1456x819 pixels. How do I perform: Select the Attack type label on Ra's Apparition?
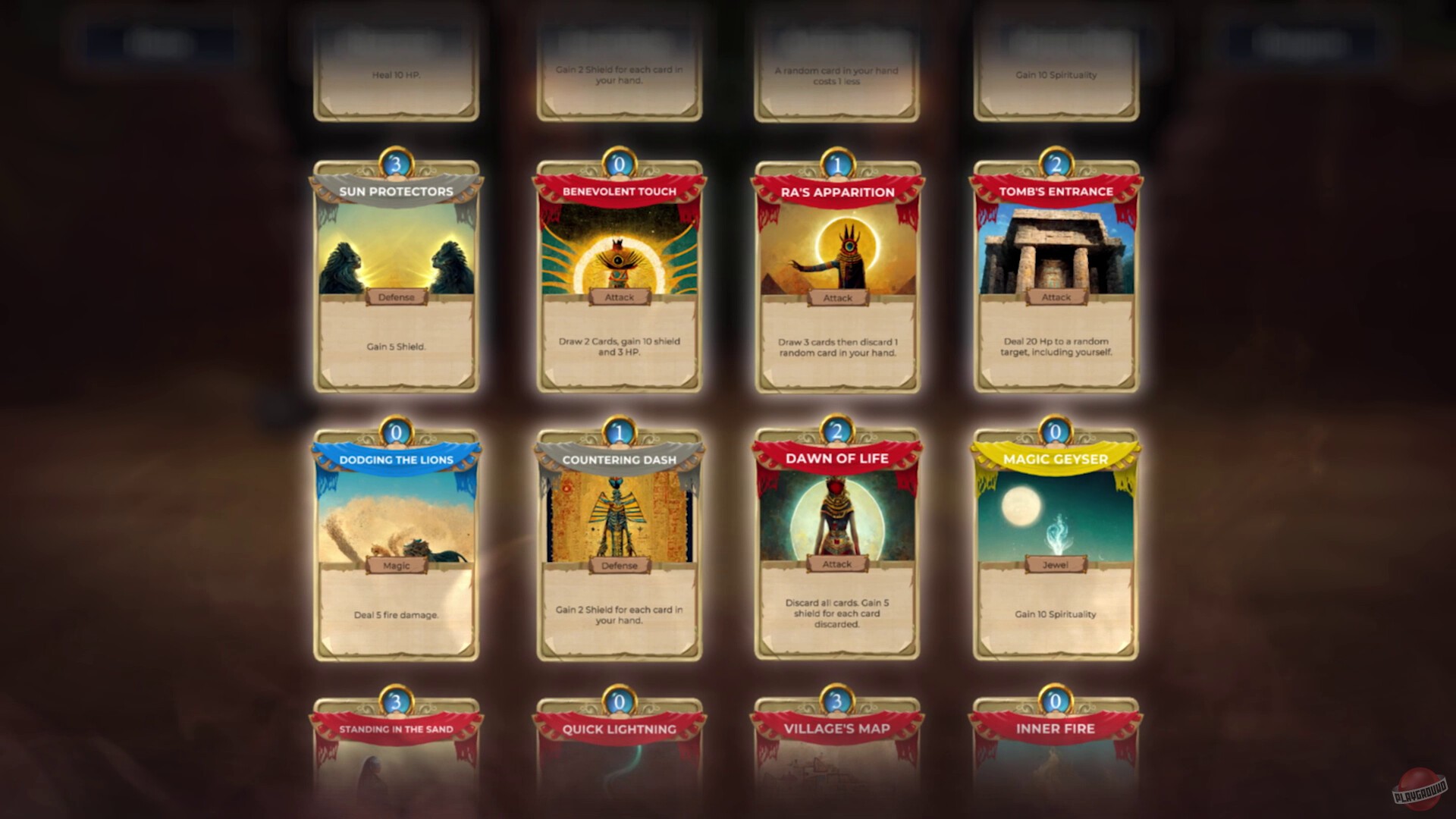[836, 298]
